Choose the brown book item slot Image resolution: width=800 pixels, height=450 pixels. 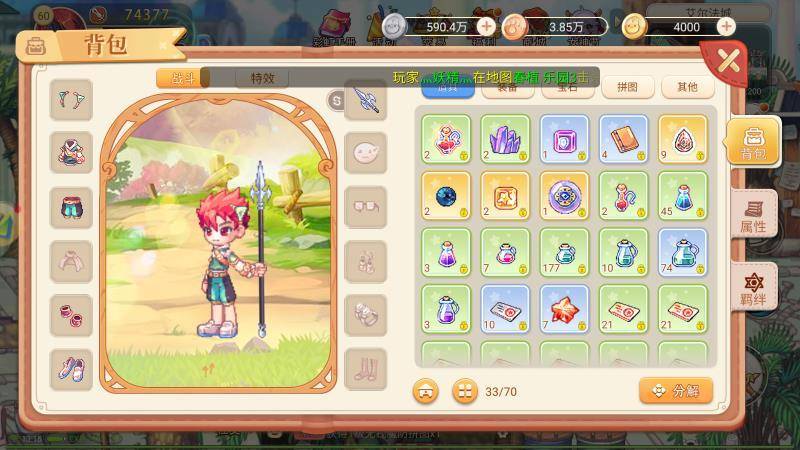coord(623,139)
